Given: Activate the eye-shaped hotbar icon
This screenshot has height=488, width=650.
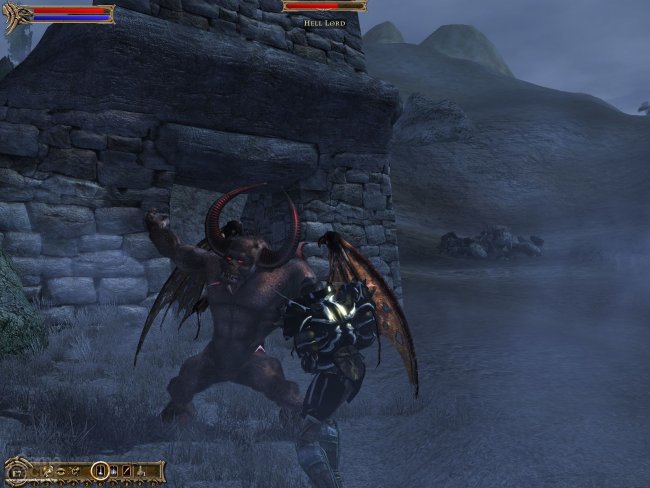Looking at the screenshot, I should point(60,472).
